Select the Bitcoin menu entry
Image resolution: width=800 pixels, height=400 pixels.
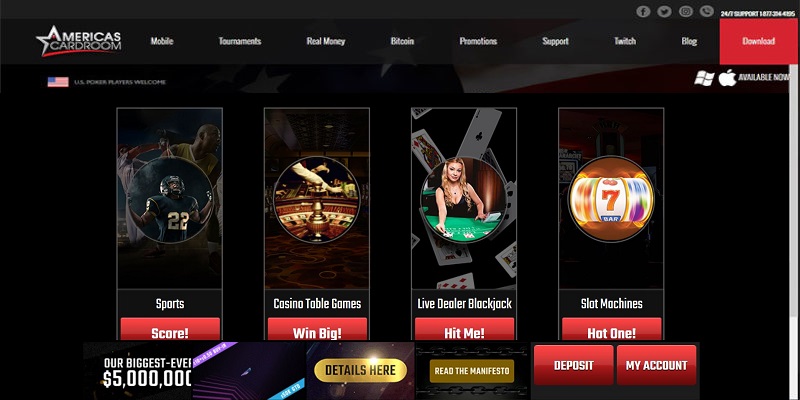[403, 42]
